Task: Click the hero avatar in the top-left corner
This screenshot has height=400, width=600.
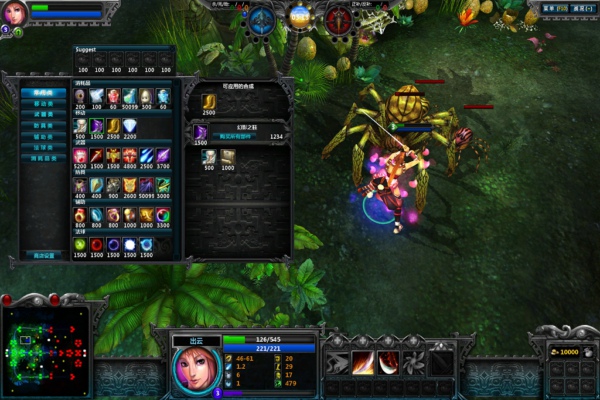Action: (15, 14)
